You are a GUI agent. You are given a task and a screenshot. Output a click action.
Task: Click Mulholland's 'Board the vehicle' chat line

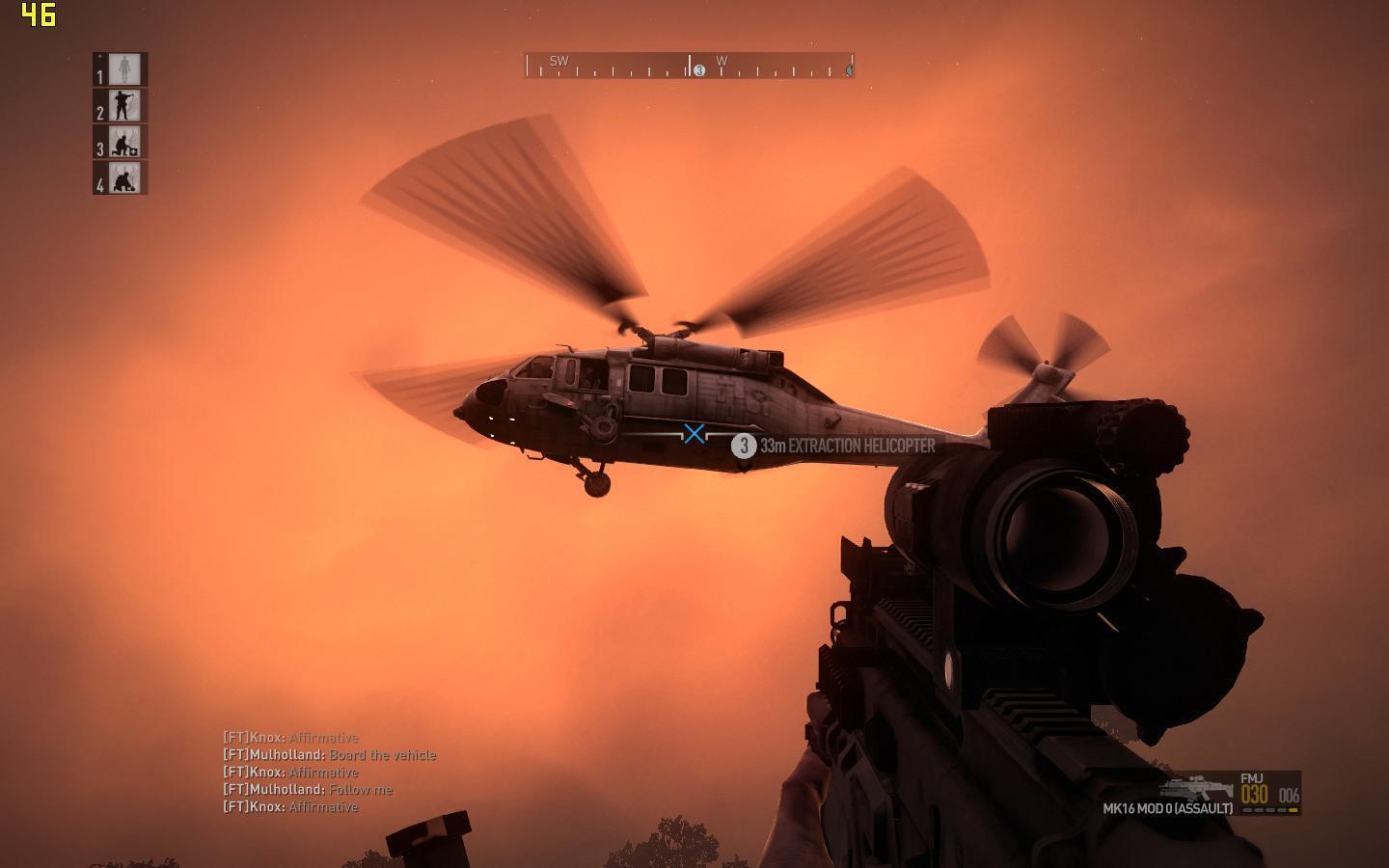(x=330, y=755)
